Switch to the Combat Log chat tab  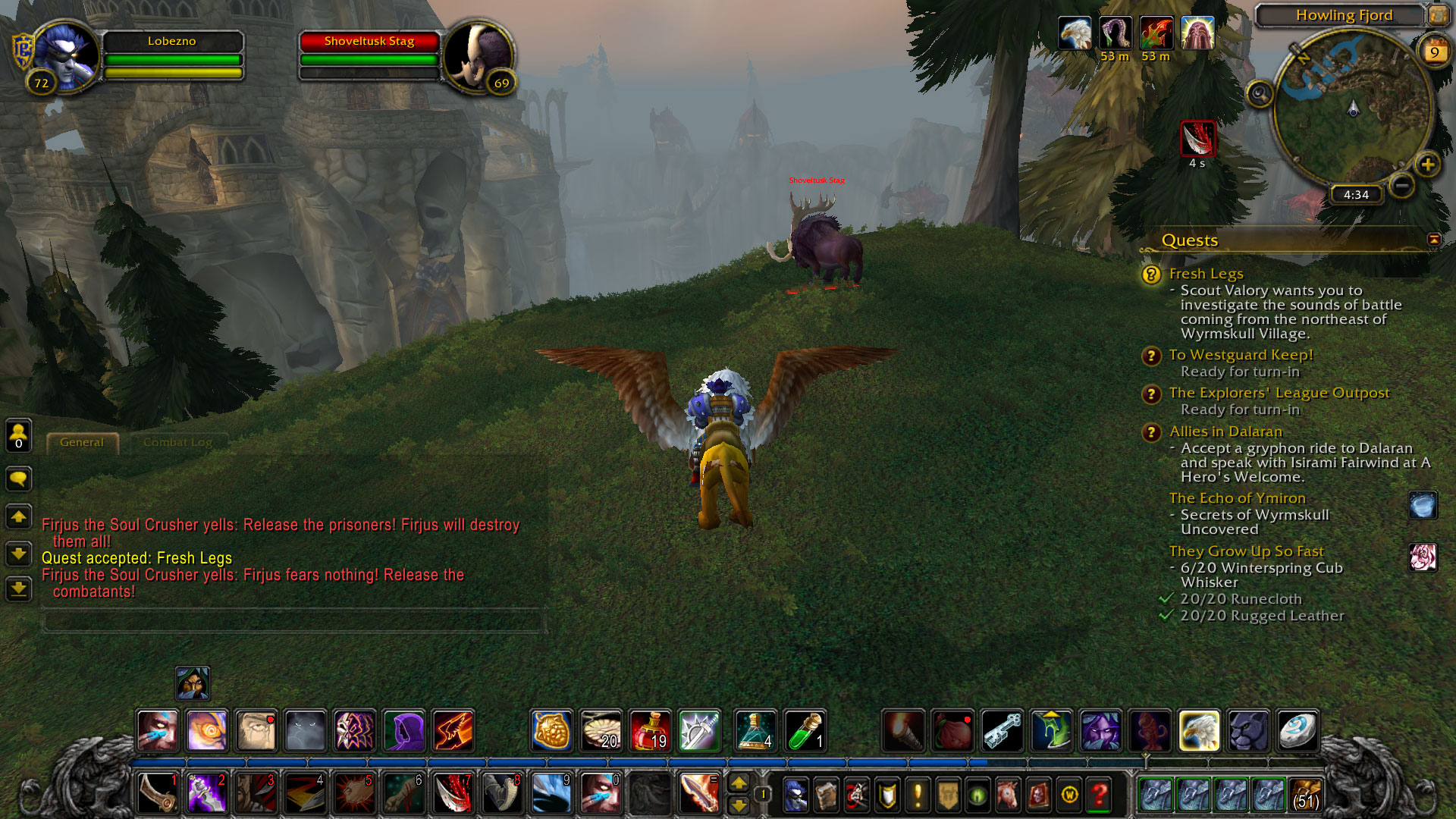(x=177, y=442)
